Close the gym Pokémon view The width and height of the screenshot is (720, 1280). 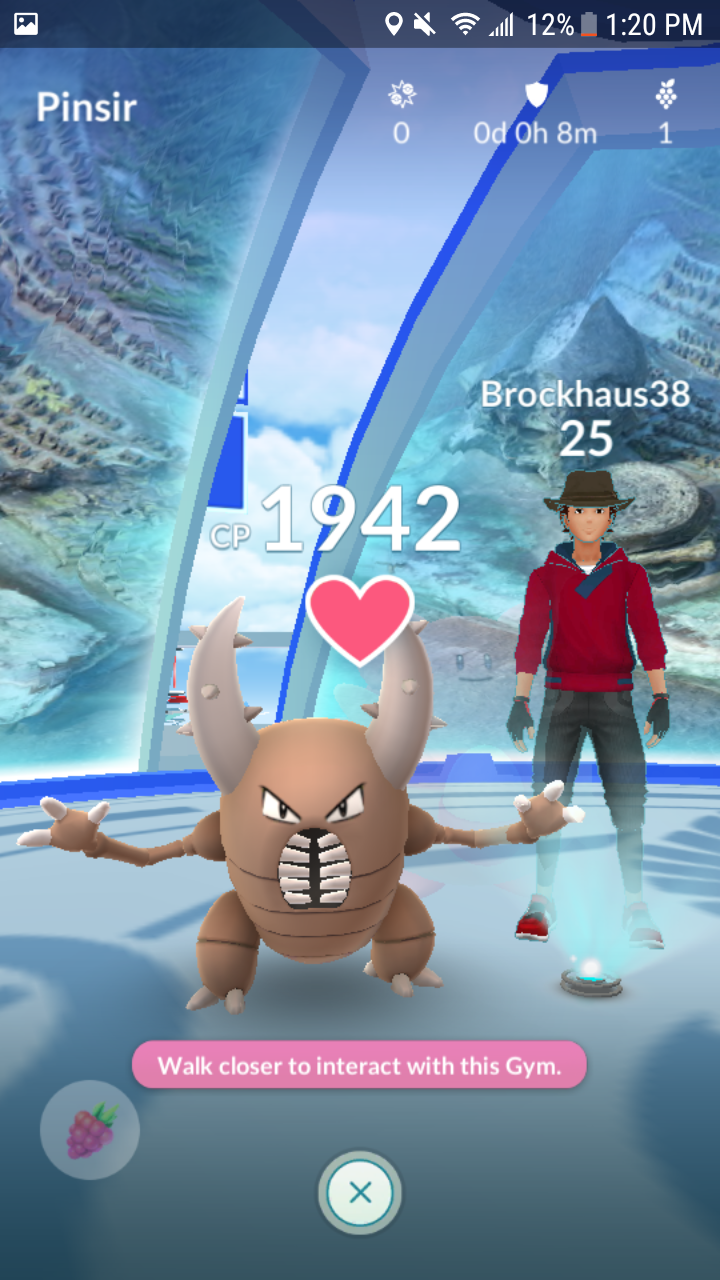360,1192
